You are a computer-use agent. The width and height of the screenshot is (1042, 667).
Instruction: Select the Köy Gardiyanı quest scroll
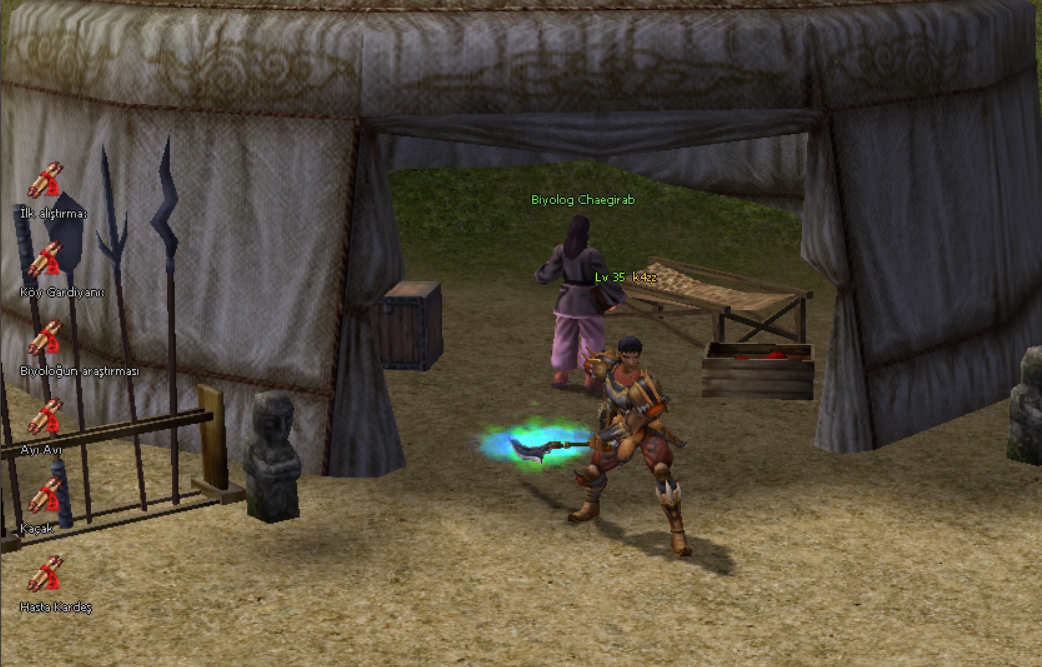pos(45,260)
